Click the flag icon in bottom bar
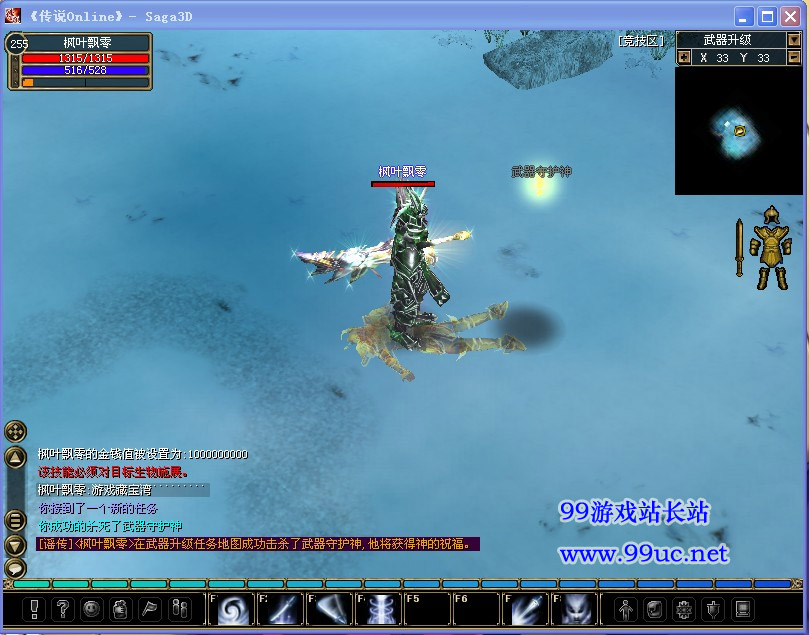Image resolution: width=809 pixels, height=635 pixels. (151, 608)
